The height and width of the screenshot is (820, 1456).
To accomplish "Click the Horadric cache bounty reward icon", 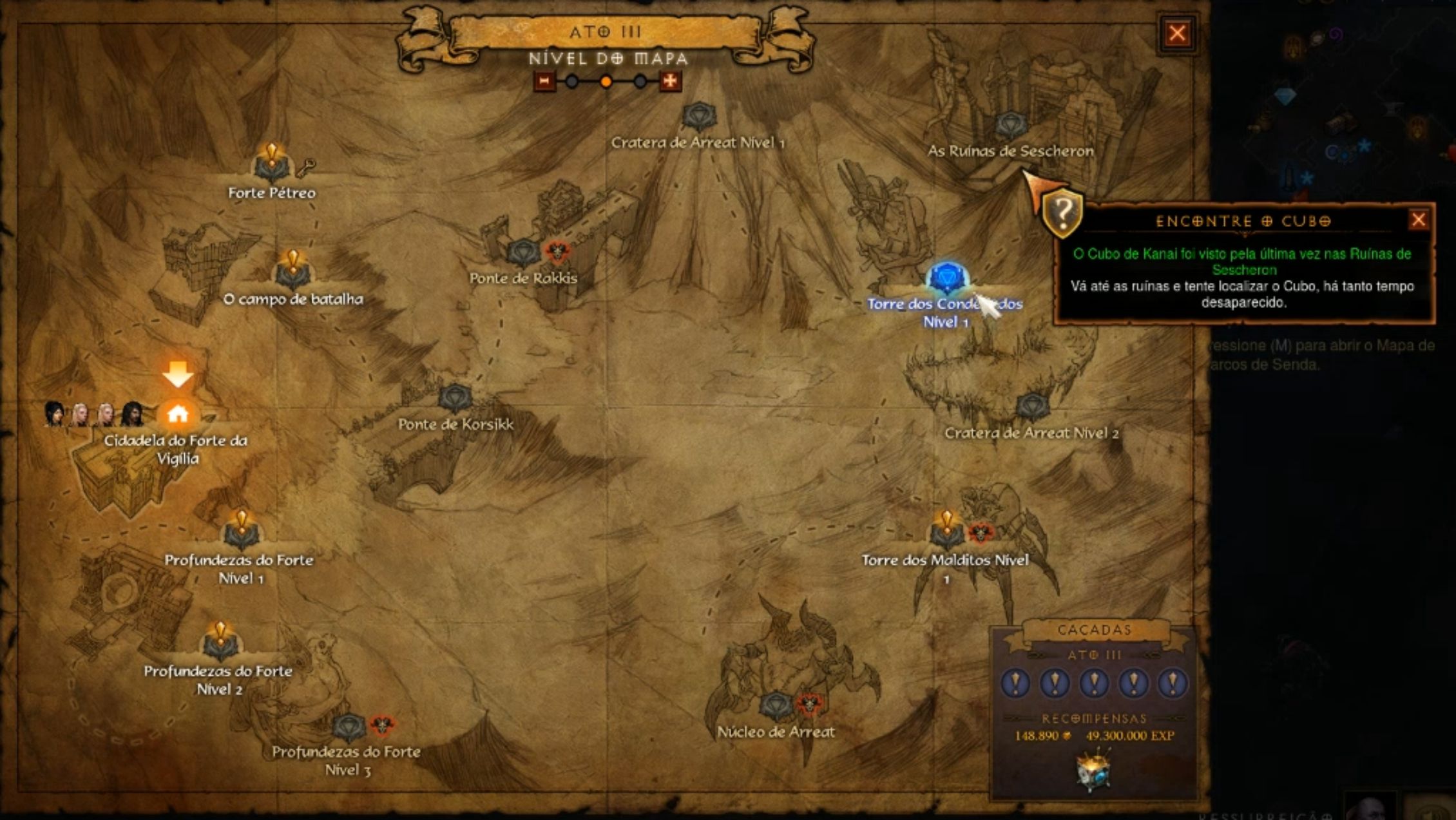I will coord(1093,769).
